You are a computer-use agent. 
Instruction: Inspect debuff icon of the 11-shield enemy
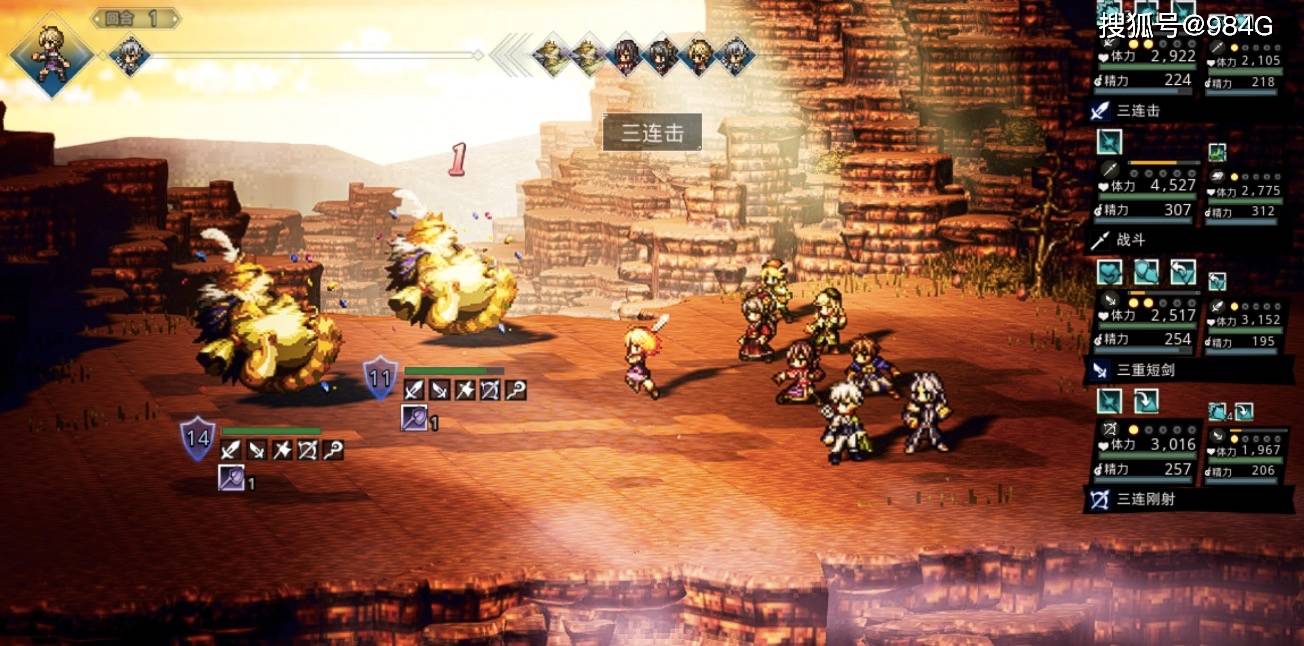(x=415, y=418)
